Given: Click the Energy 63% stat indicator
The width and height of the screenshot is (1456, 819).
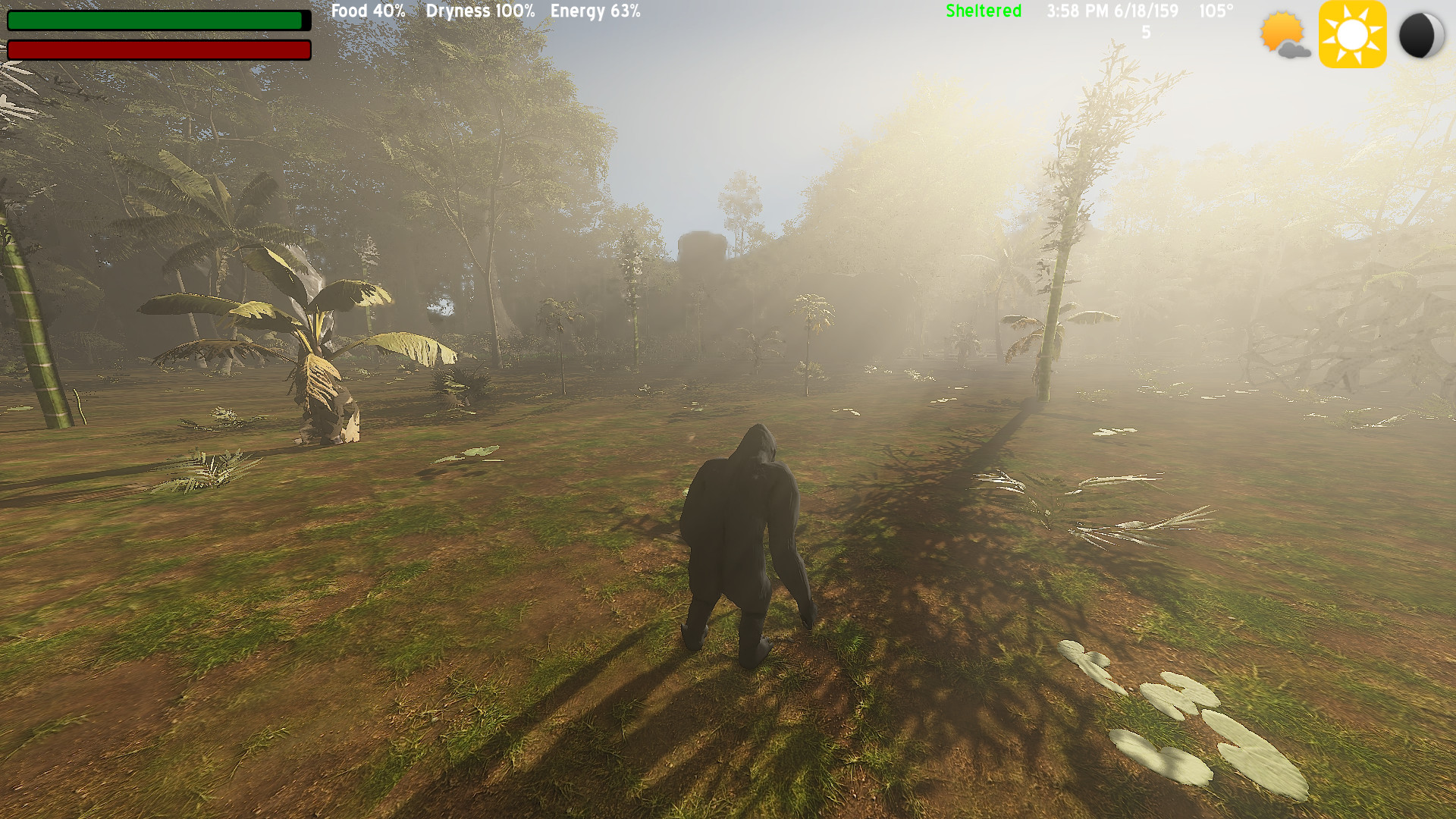Looking at the screenshot, I should click(x=595, y=11).
